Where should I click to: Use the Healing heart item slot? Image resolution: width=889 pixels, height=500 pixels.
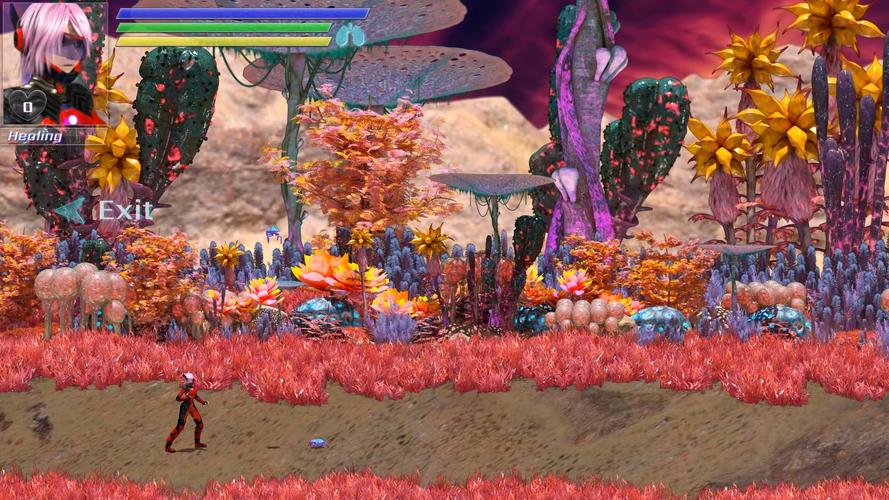tap(28, 104)
